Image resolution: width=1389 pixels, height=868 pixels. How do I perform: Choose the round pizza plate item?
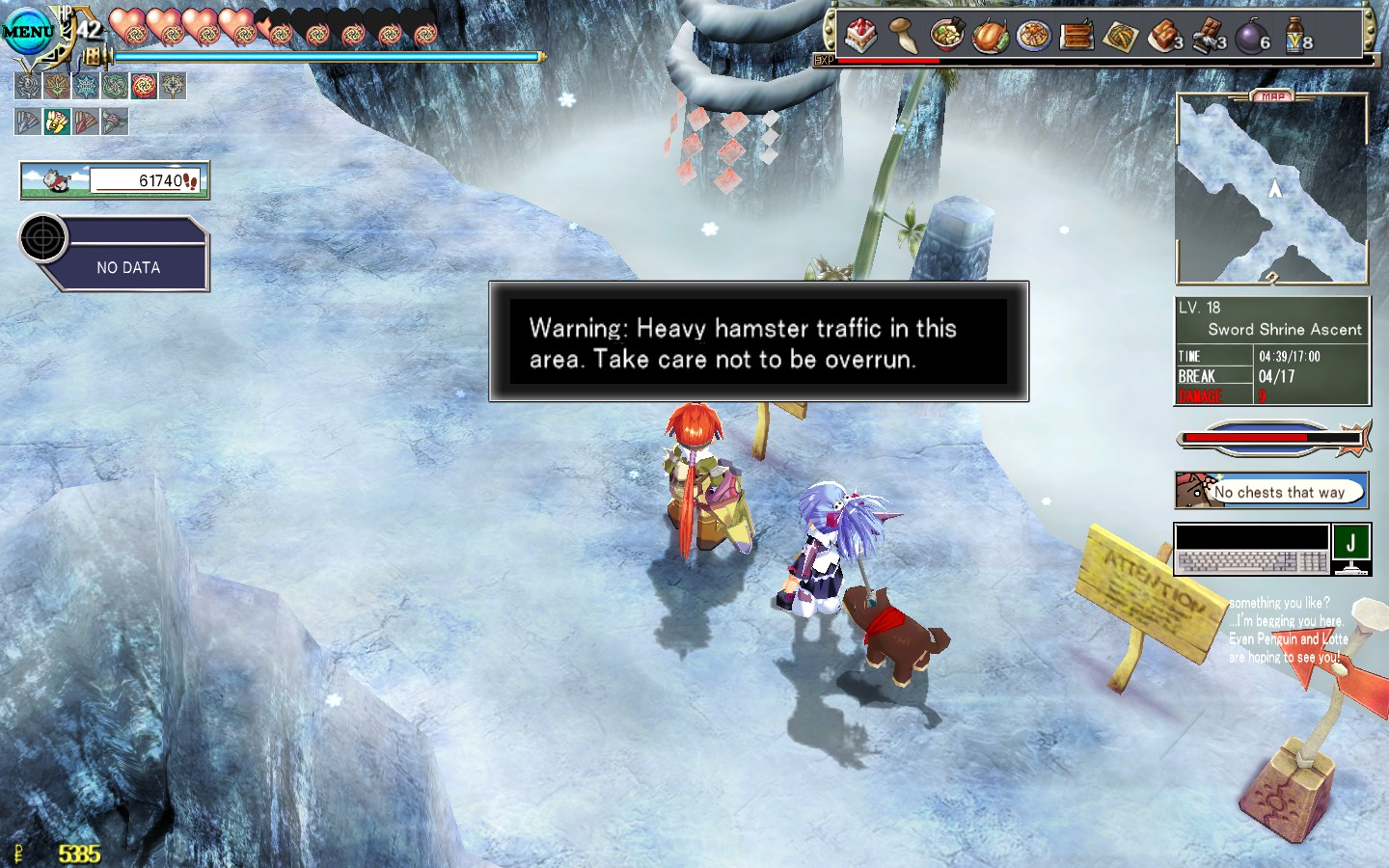coord(1033,37)
